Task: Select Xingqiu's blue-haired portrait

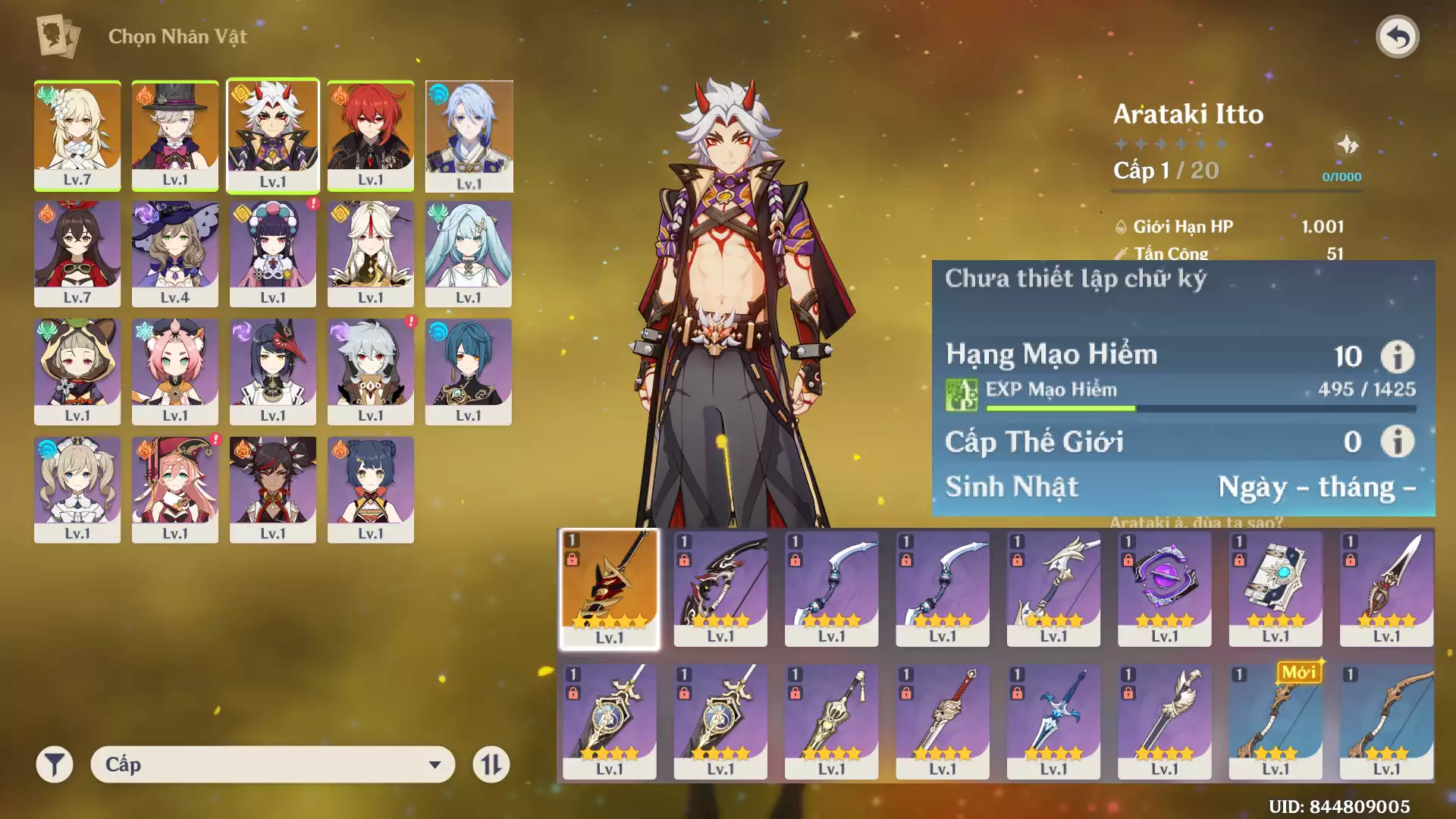Action: click(x=469, y=371)
